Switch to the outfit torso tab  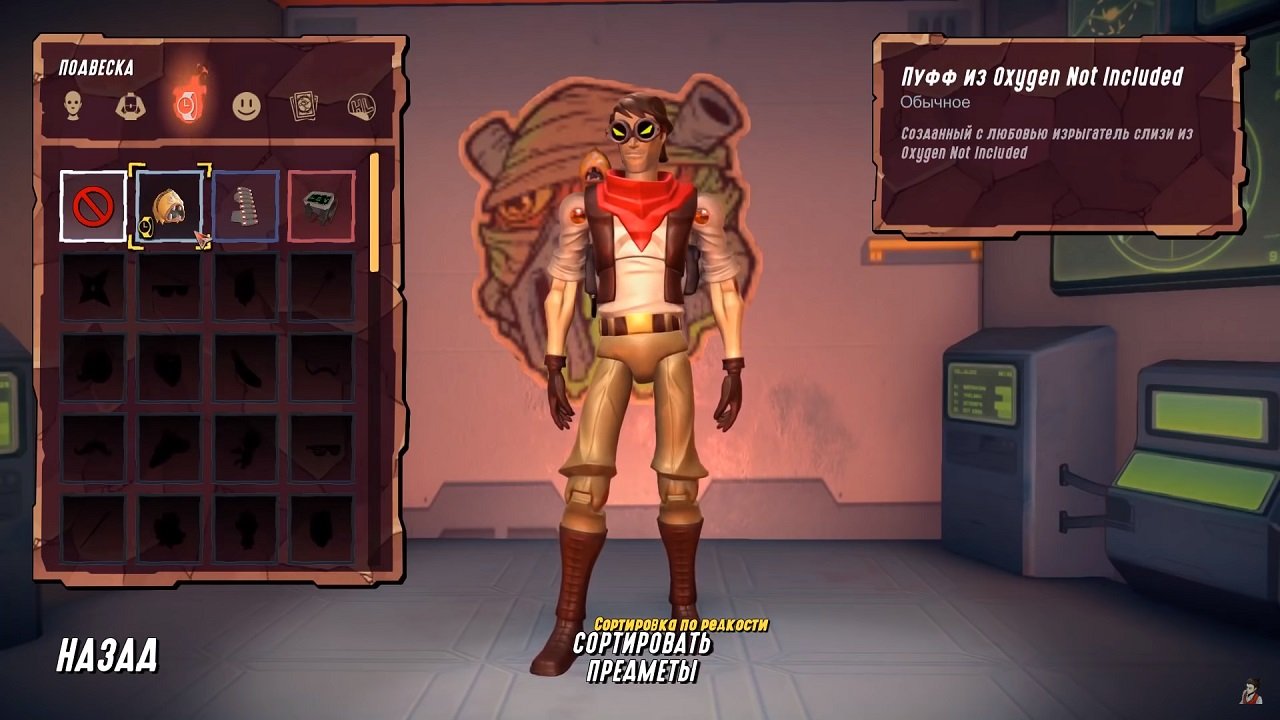pos(130,105)
